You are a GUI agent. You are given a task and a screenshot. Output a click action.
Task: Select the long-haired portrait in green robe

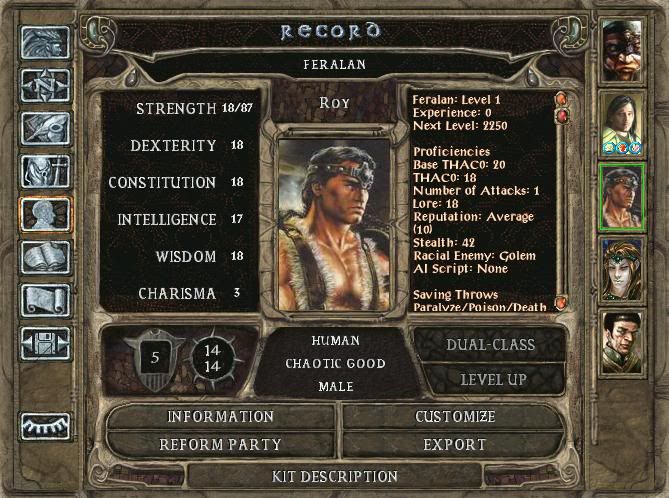(x=621, y=124)
